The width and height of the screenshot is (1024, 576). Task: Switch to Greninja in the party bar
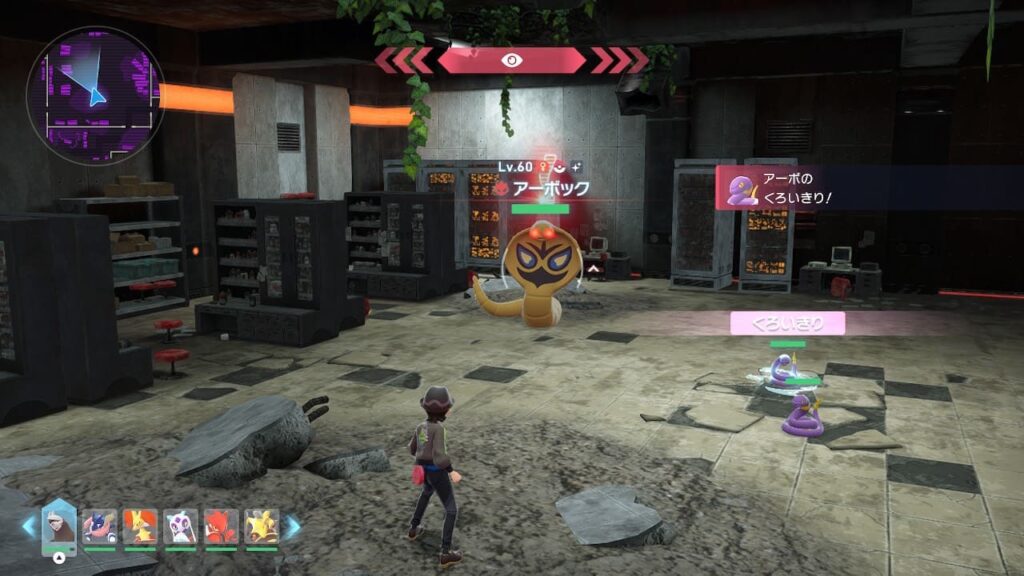[x=99, y=526]
